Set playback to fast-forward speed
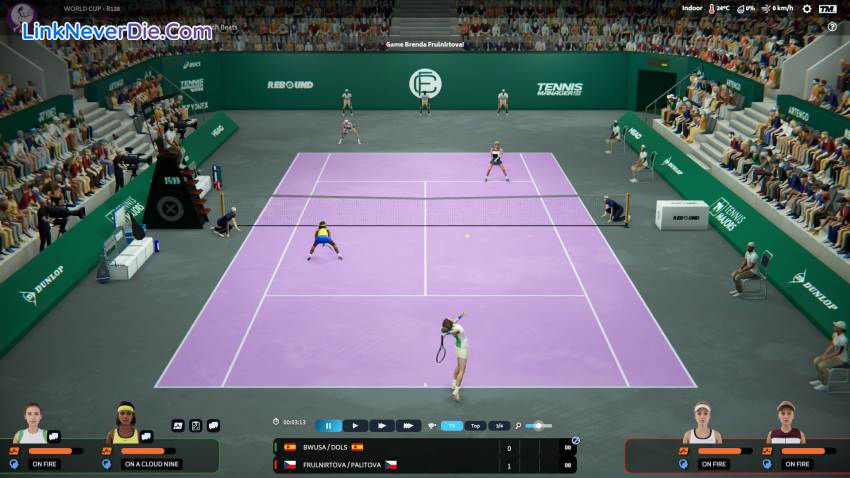 coord(381,426)
